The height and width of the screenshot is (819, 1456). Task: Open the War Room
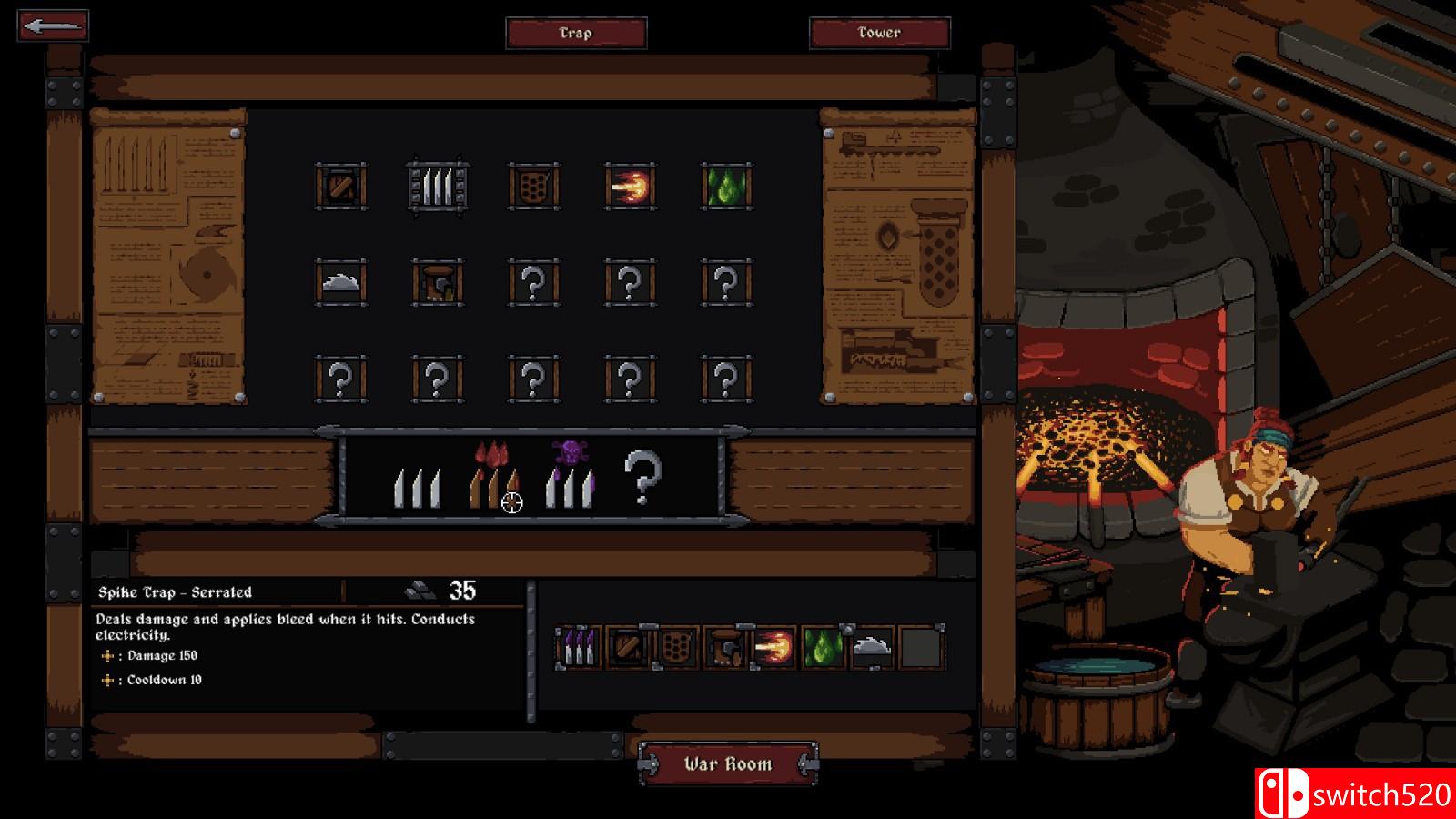click(728, 764)
